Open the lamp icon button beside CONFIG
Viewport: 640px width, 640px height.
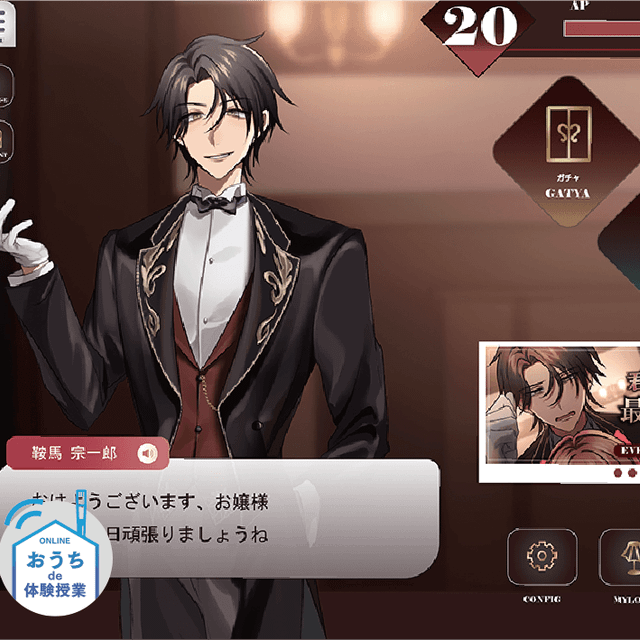tap(622, 556)
